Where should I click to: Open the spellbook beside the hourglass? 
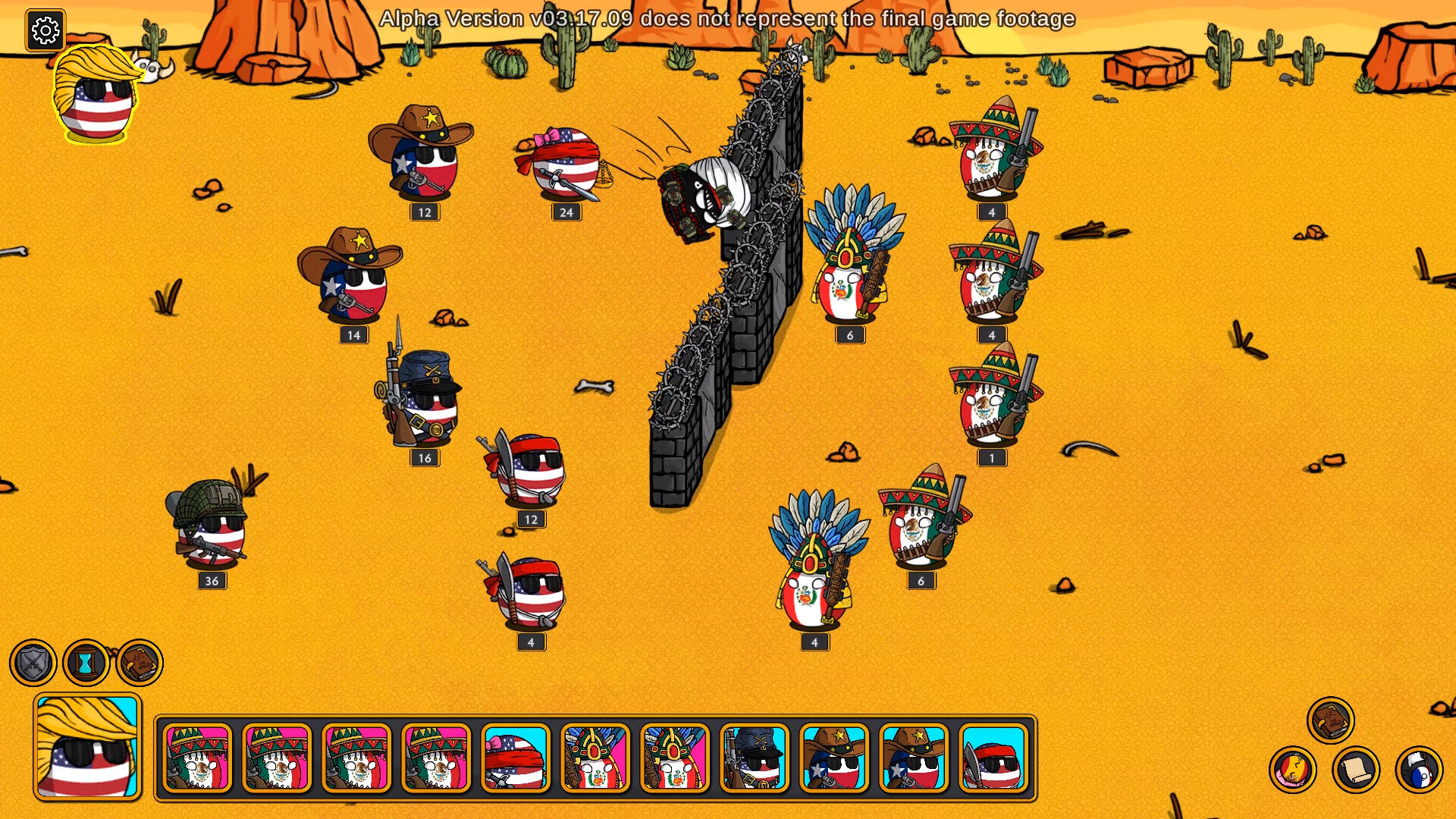coord(140,663)
